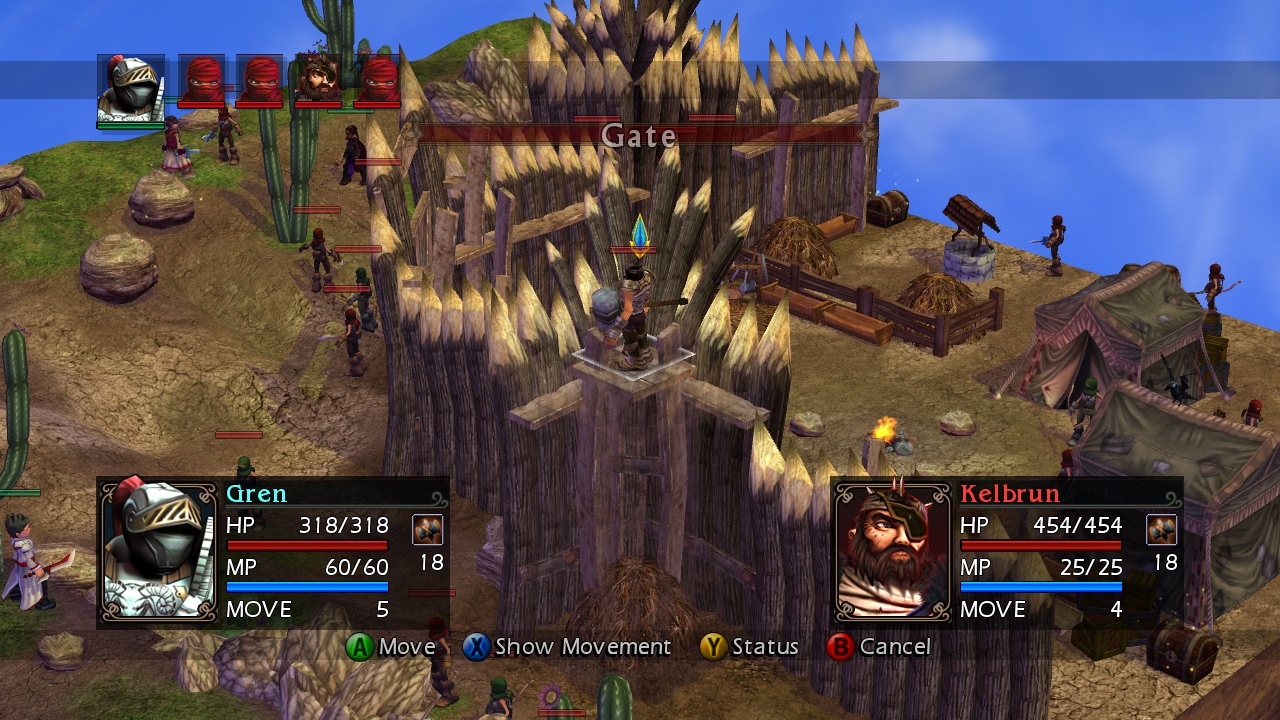Select Gren's armored portrait in his status panel

158,550
